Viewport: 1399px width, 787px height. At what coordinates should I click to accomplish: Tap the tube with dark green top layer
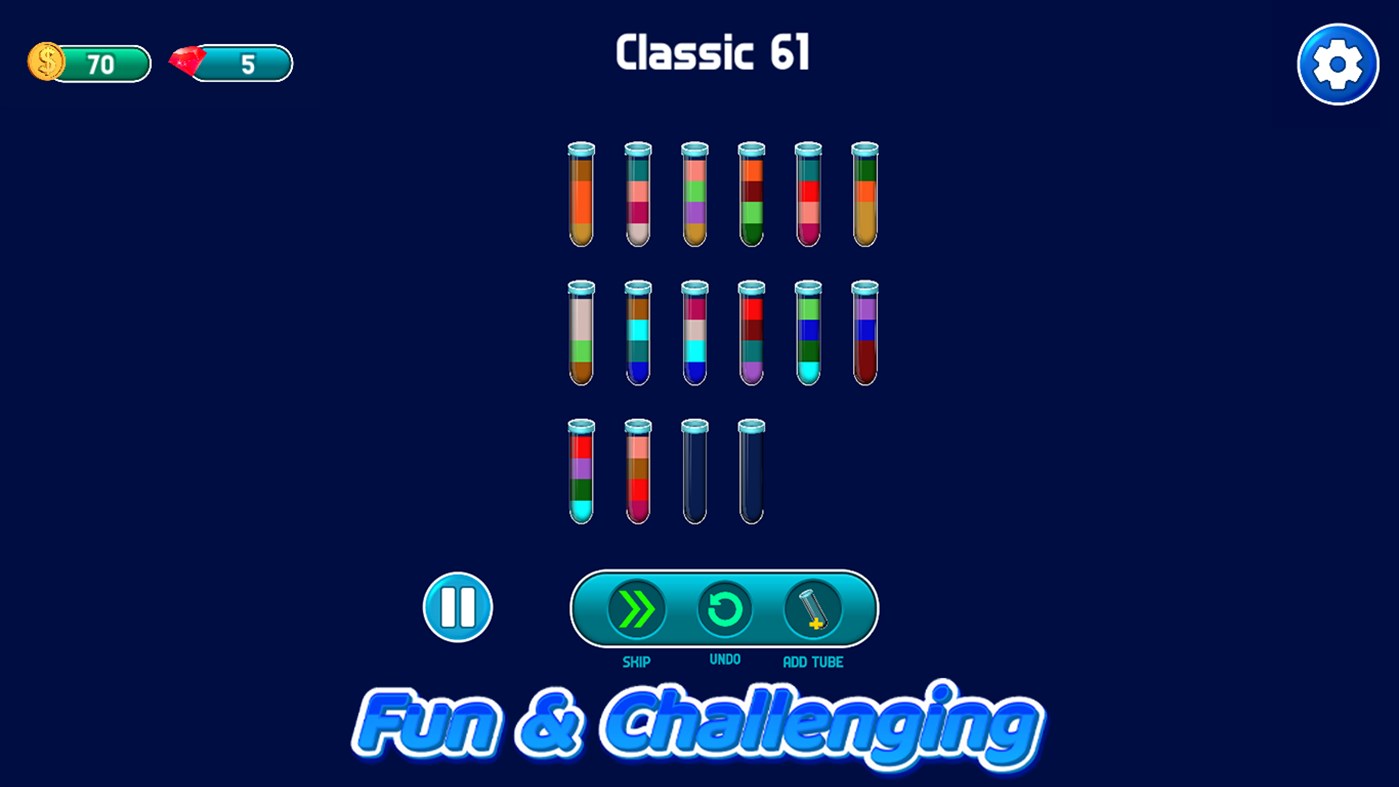[865, 195]
